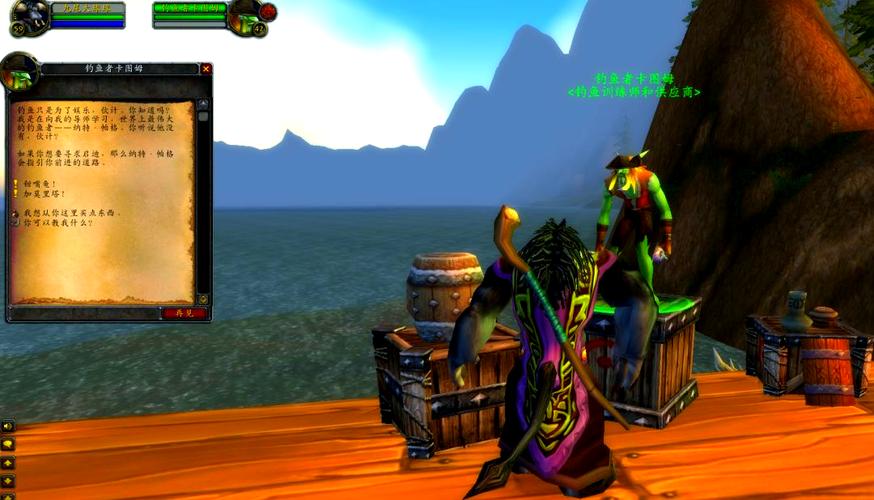Click dialog scrollbar down arrow
The image size is (874, 500).
pos(203,298)
